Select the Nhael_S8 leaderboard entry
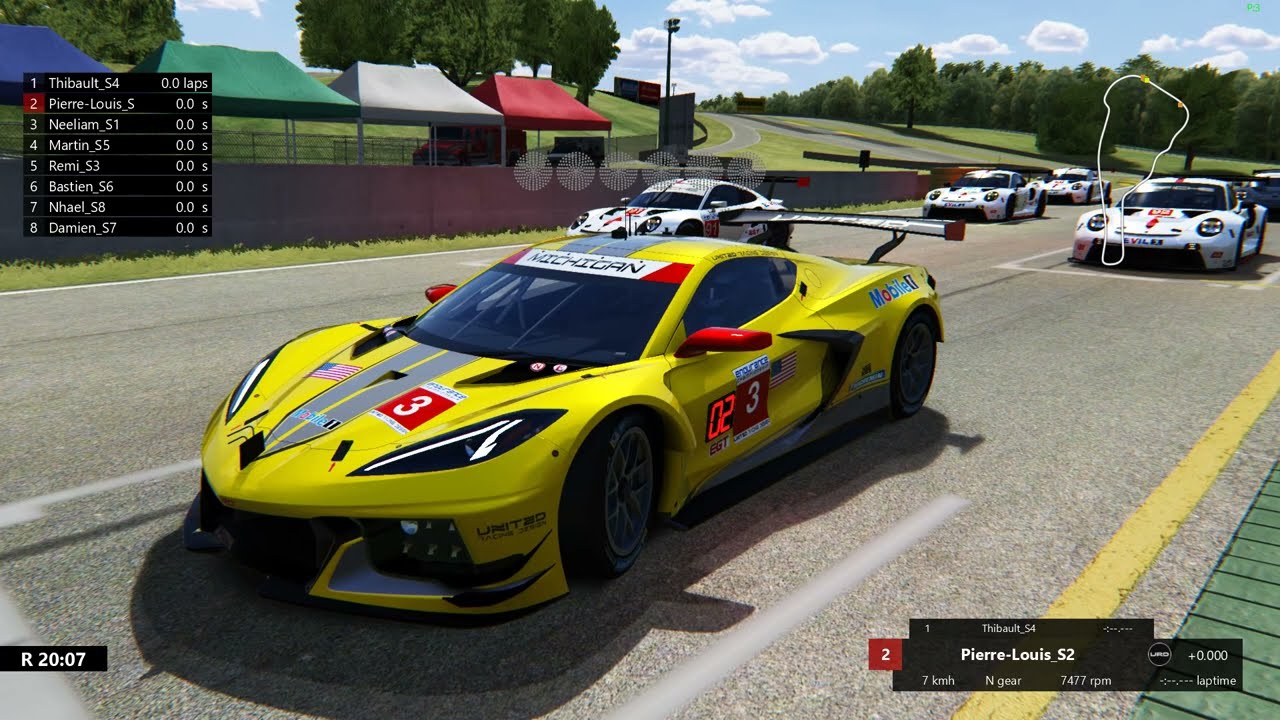Viewport: 1280px width, 720px height. 117,207
